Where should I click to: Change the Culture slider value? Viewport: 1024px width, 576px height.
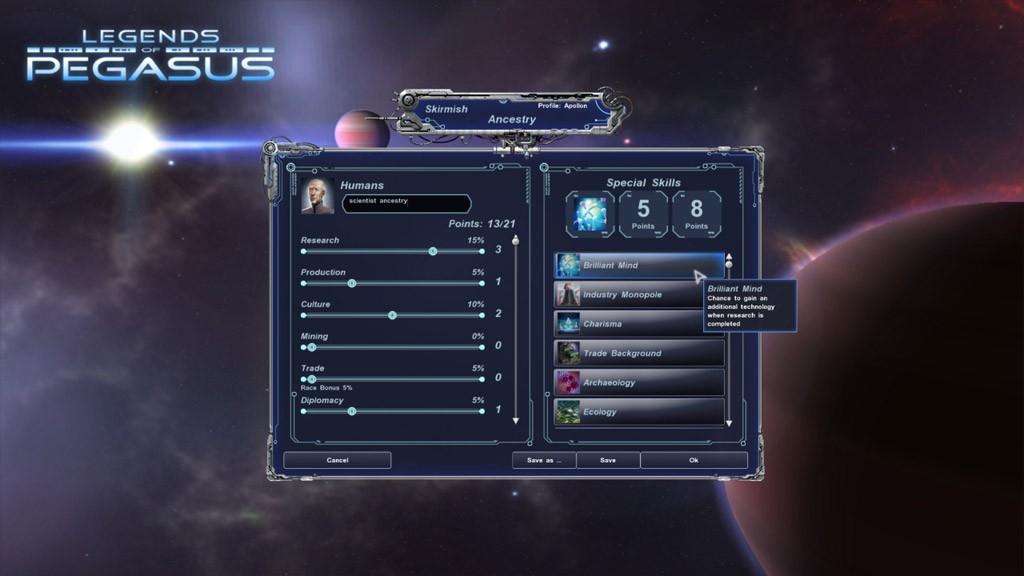[392, 315]
